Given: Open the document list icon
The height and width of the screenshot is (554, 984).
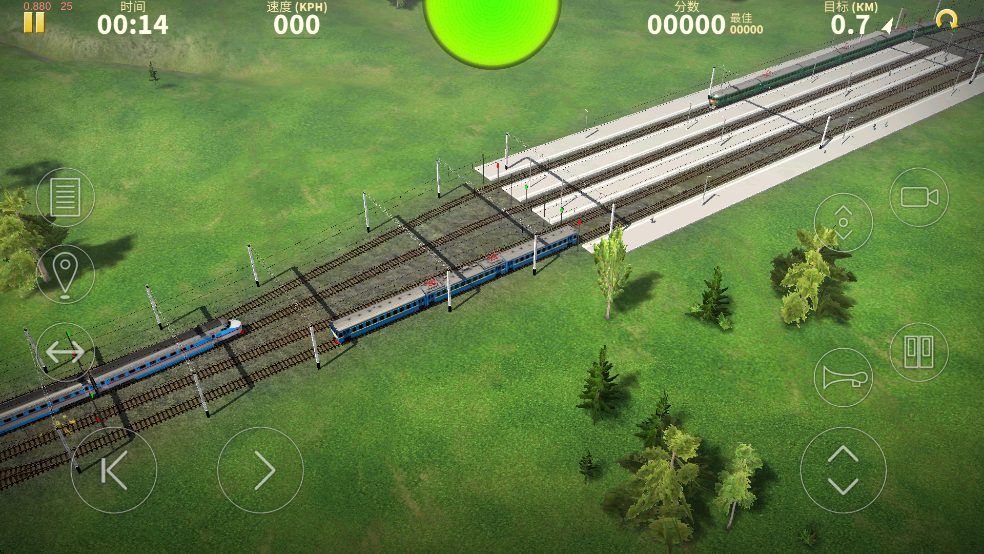Looking at the screenshot, I should click(x=65, y=197).
